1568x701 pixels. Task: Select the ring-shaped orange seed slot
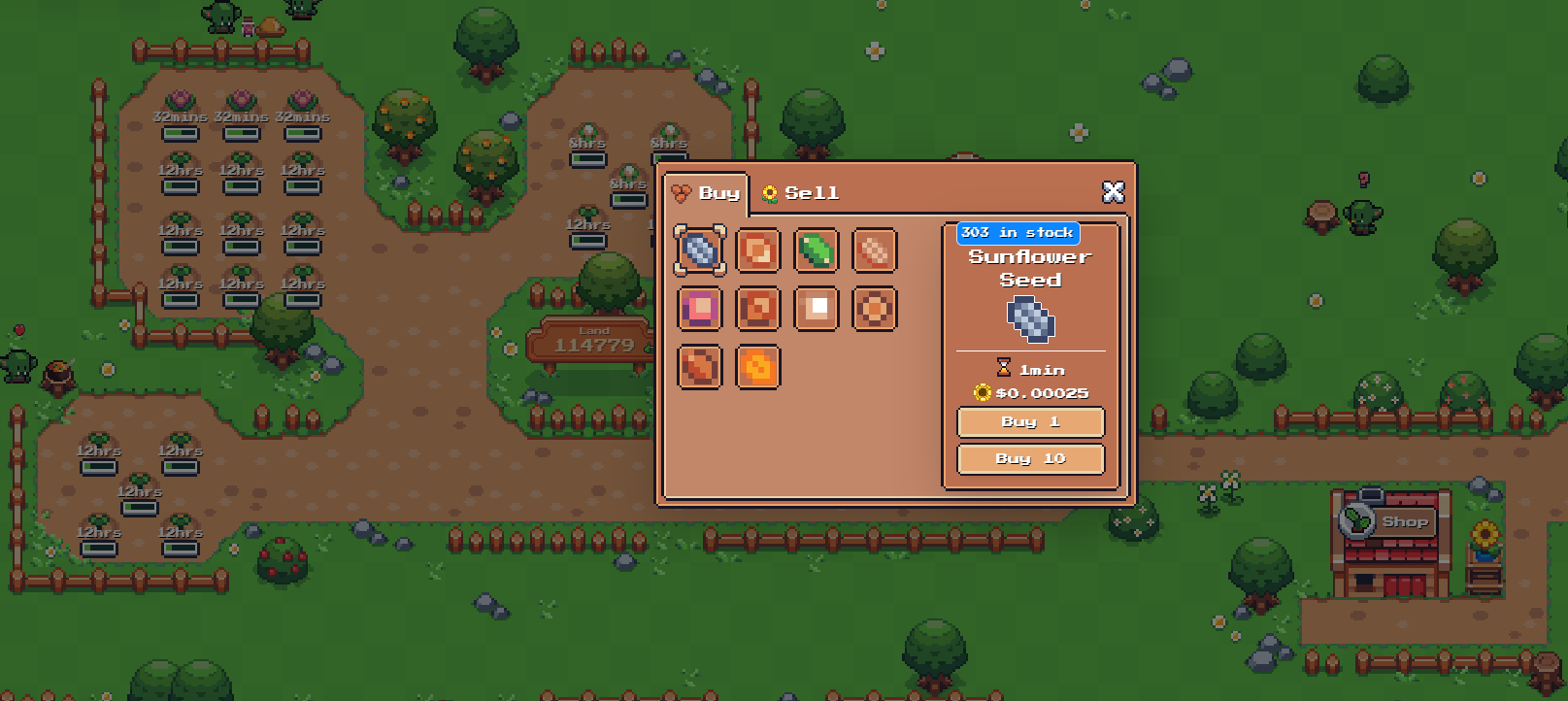[875, 310]
